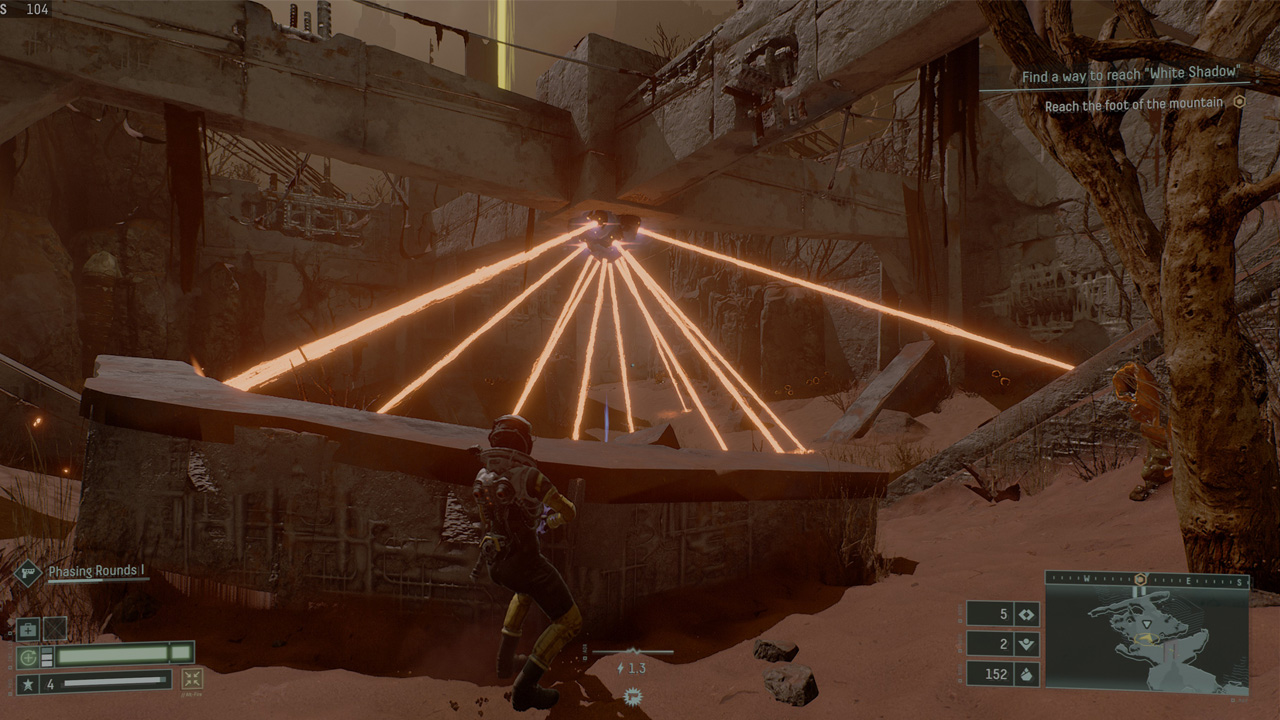The image size is (1280, 720).
Task: Click the resin pile icon
Action: click(1026, 674)
